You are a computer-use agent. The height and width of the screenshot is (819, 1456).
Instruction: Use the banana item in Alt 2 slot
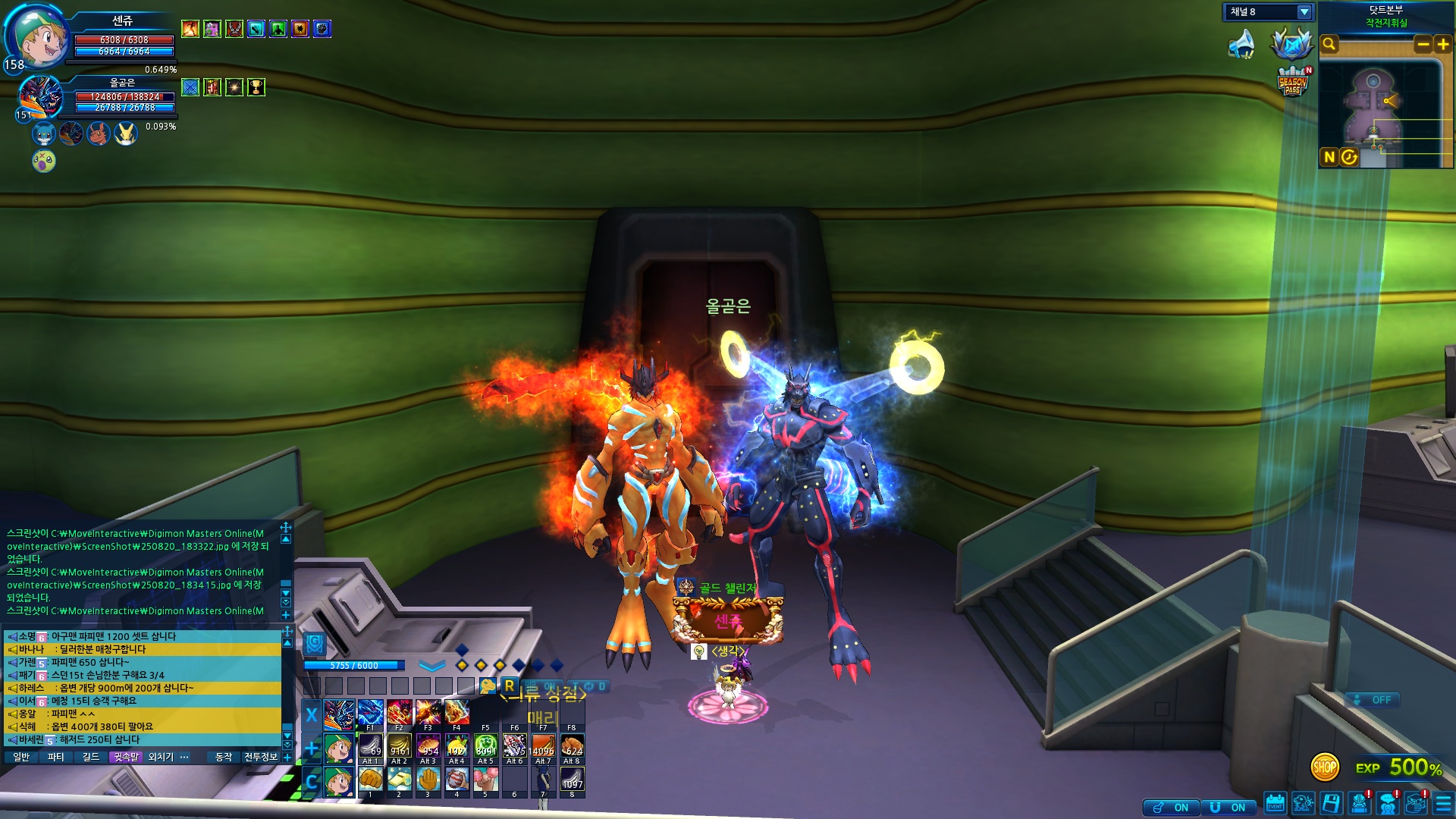pyautogui.click(x=400, y=746)
